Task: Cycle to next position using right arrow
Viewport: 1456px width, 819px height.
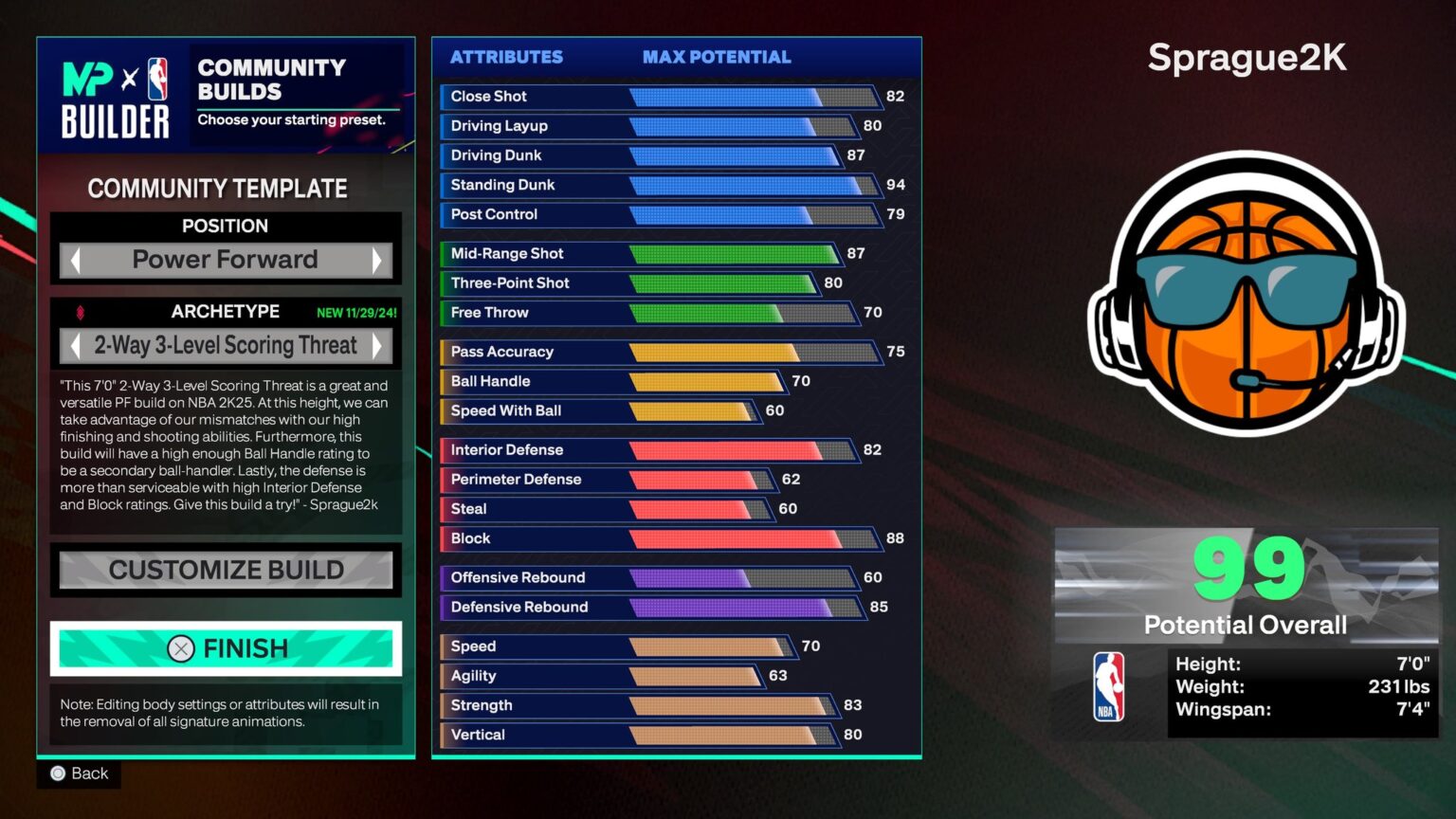Action: click(x=378, y=260)
